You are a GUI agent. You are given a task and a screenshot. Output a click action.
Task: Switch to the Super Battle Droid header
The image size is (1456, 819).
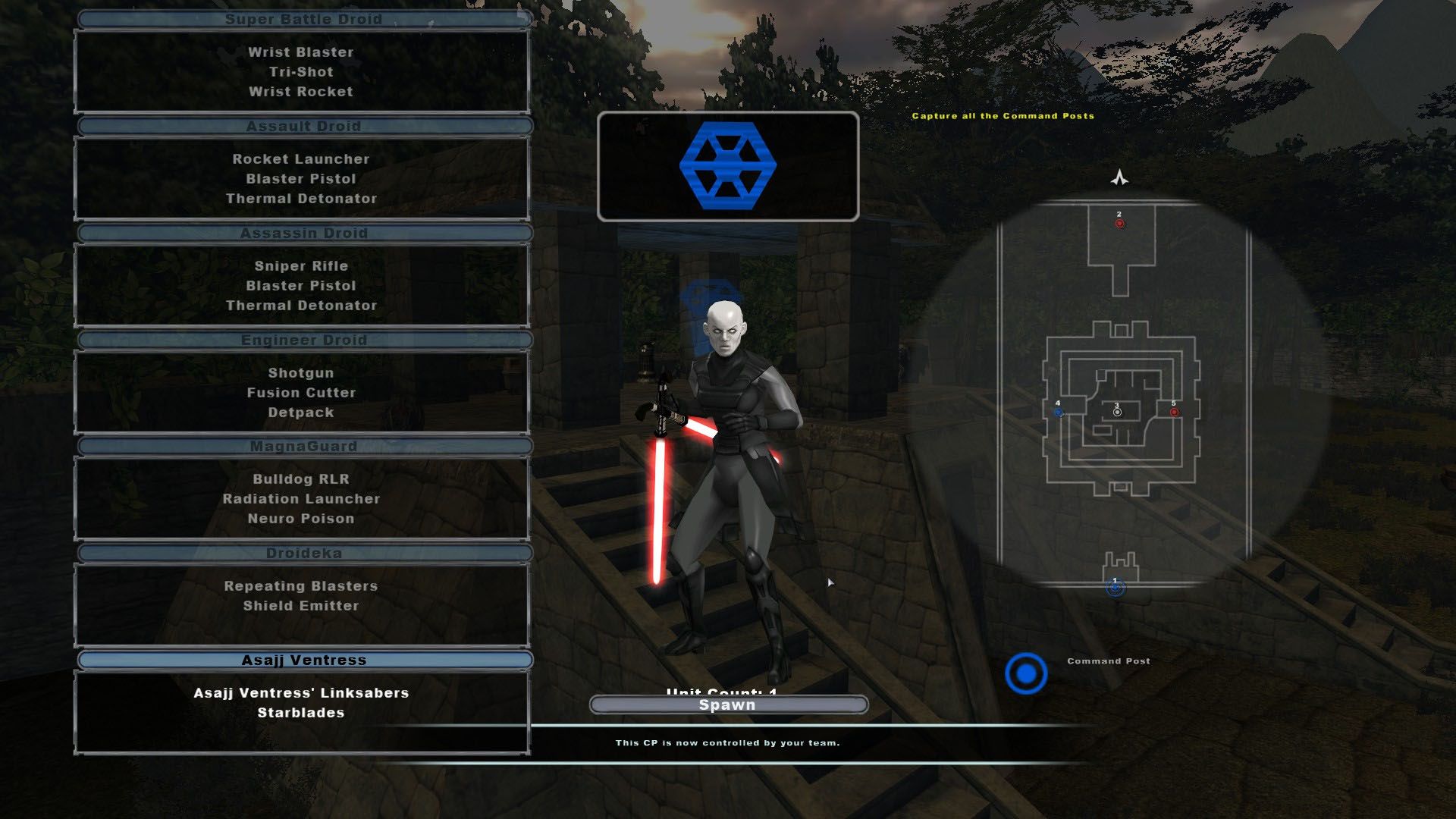click(x=303, y=19)
